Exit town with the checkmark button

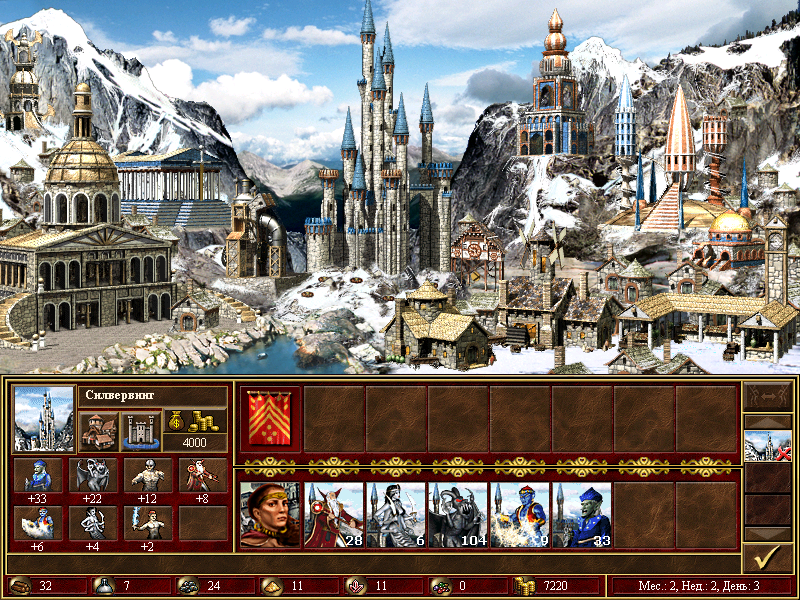(767, 556)
